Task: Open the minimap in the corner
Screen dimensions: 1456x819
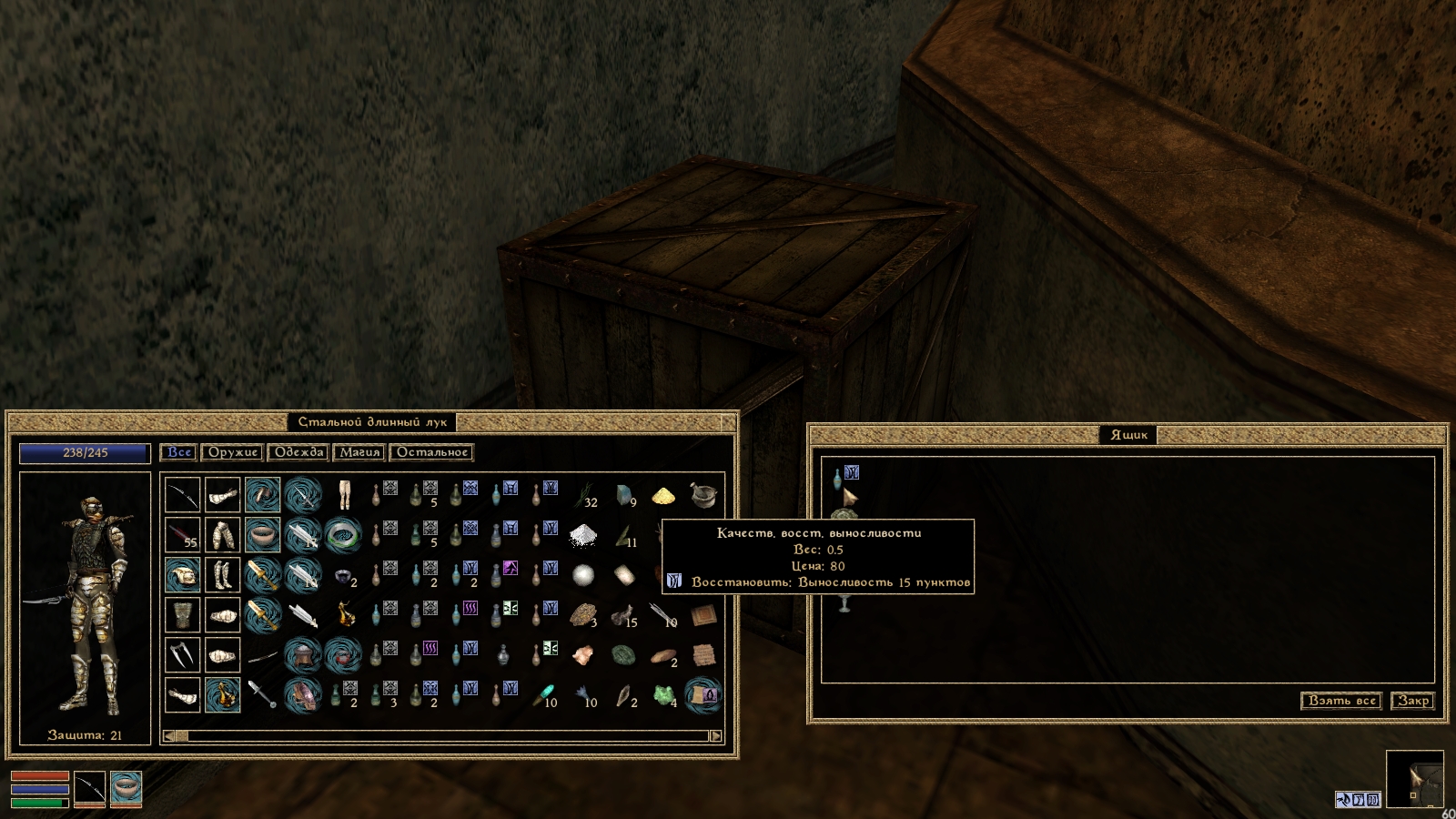Action: point(1414,779)
